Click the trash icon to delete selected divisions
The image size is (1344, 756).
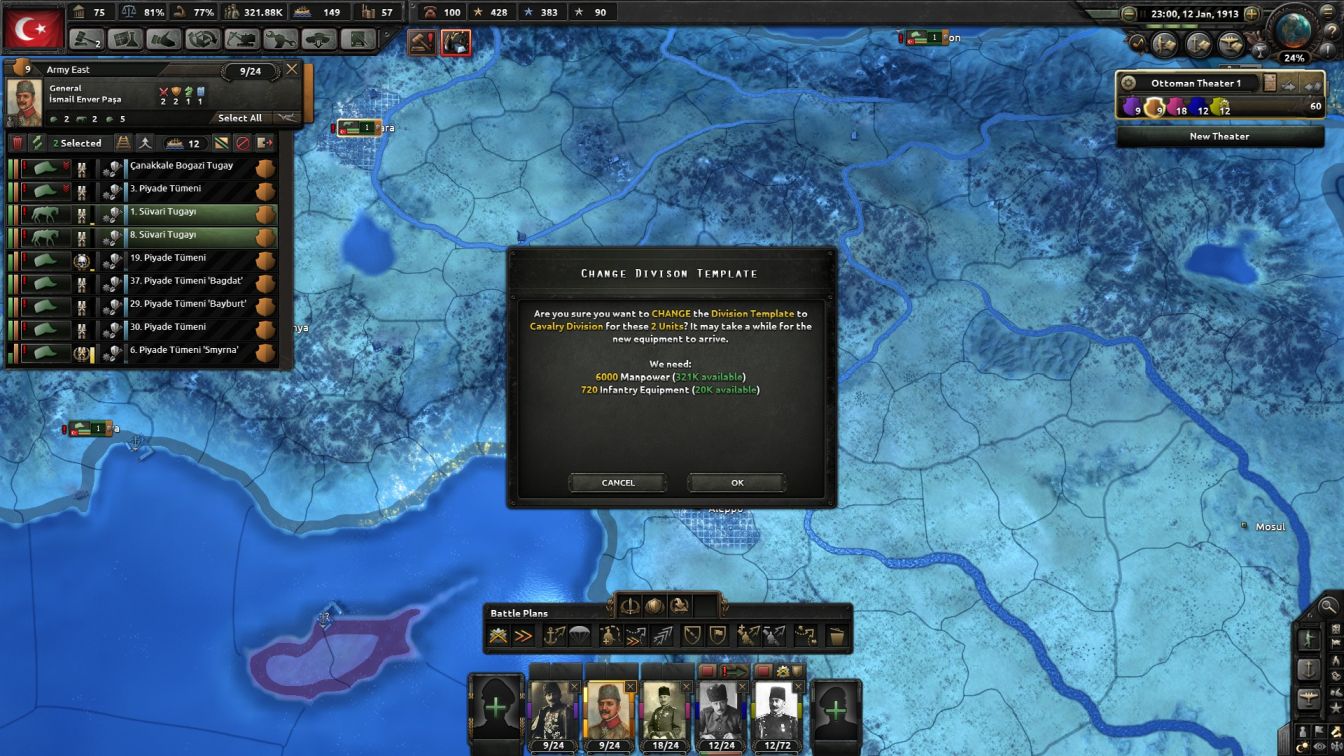coord(19,143)
